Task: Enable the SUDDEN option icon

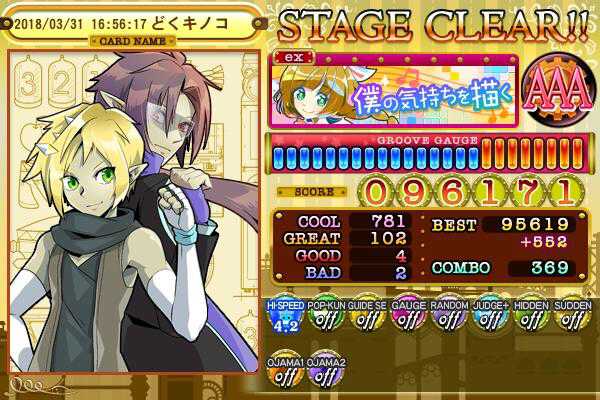Action: pyautogui.click(x=571, y=317)
